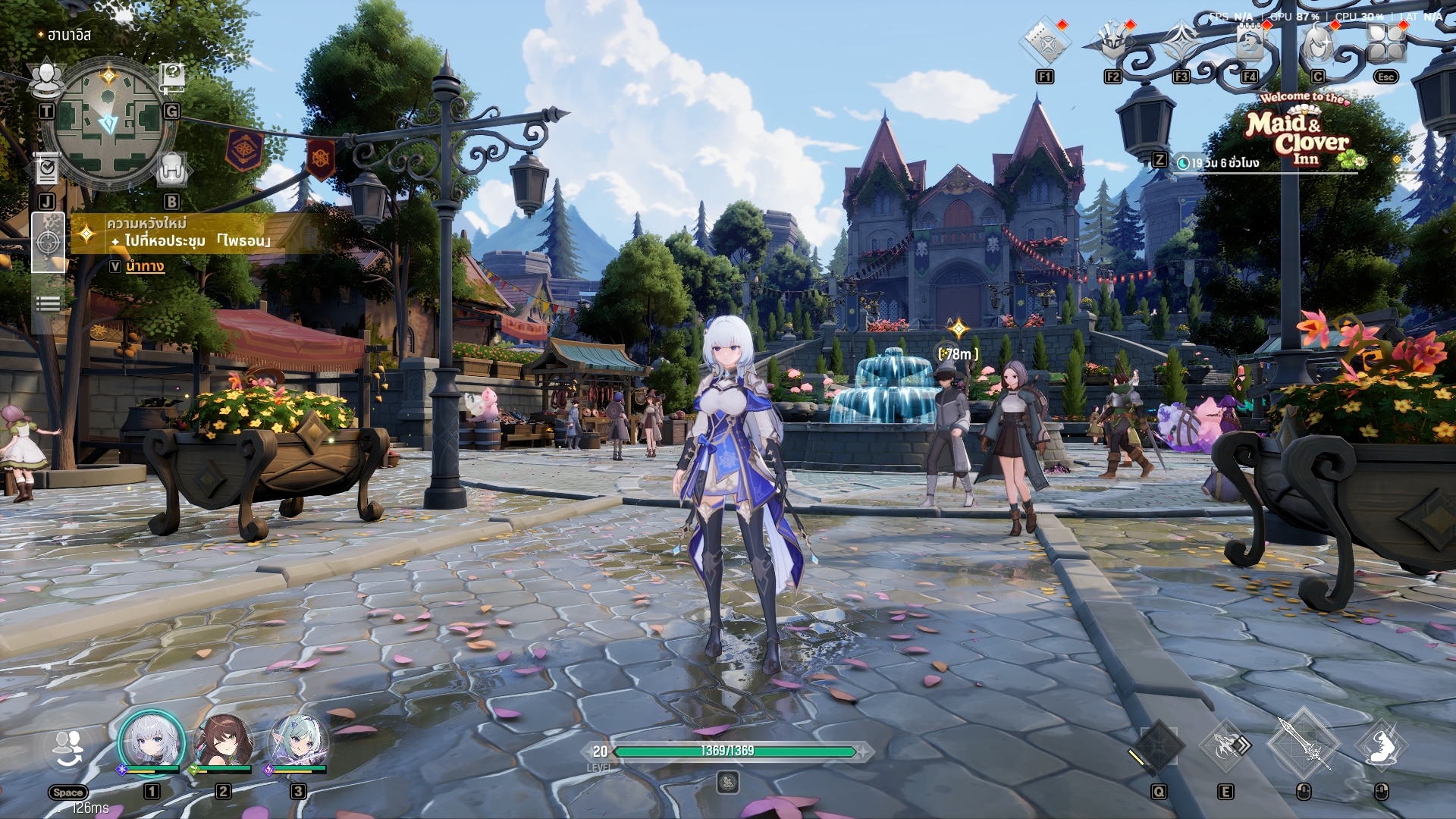Open the backpack inventory icon
The width and height of the screenshot is (1456, 819).
[171, 169]
